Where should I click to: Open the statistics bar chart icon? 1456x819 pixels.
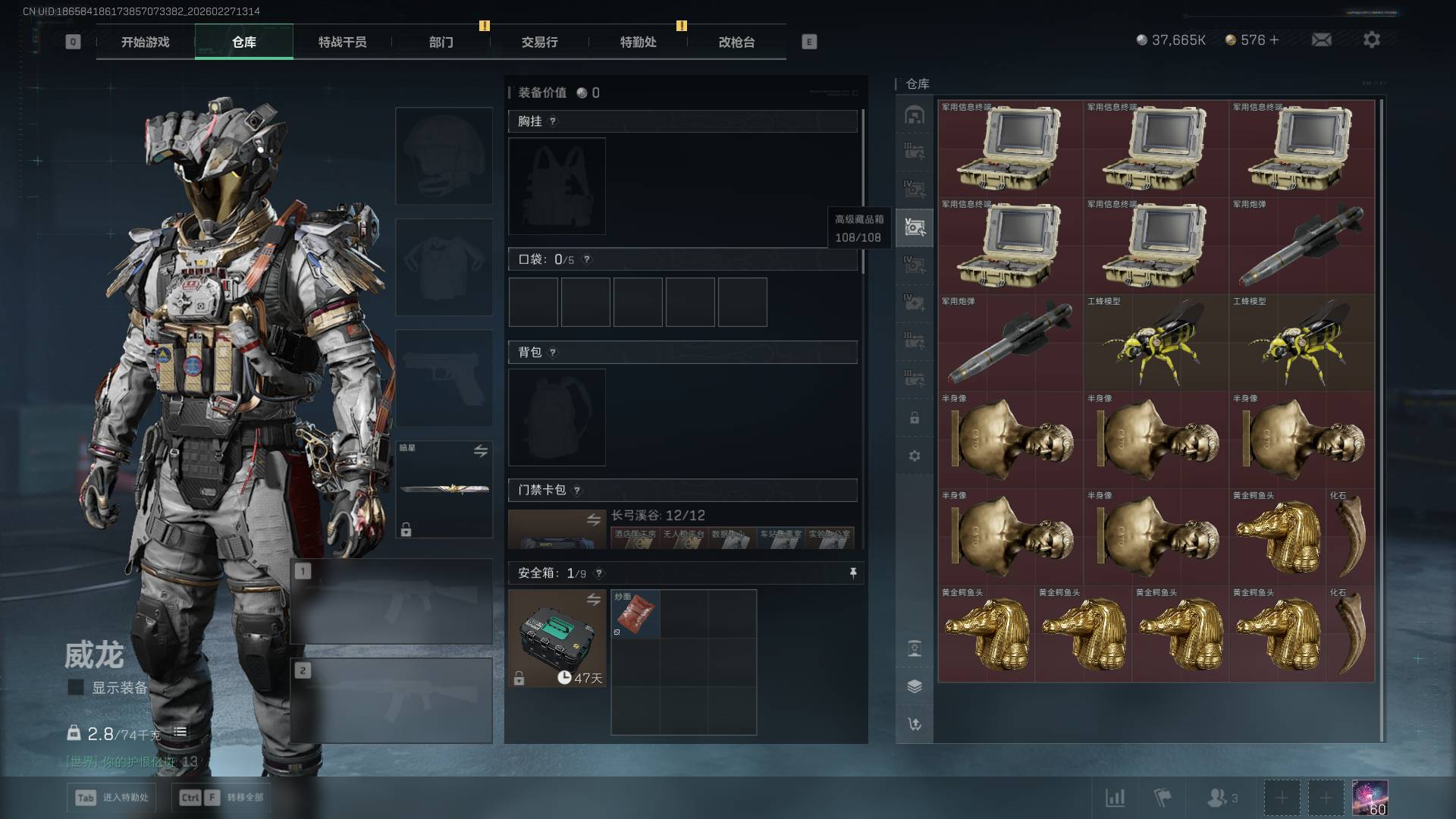pyautogui.click(x=1115, y=798)
